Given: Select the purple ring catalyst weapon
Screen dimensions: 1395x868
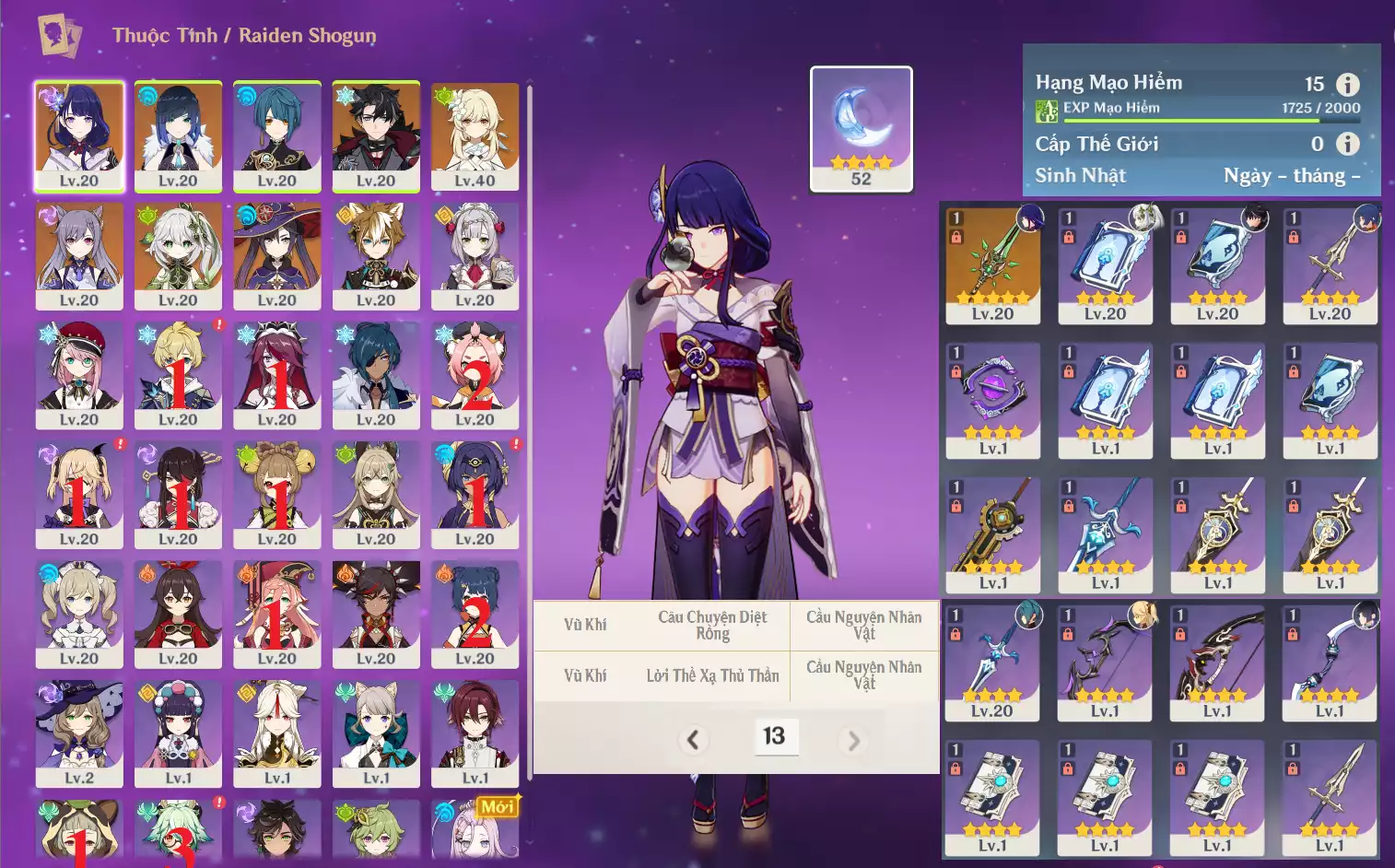Looking at the screenshot, I should tap(992, 399).
